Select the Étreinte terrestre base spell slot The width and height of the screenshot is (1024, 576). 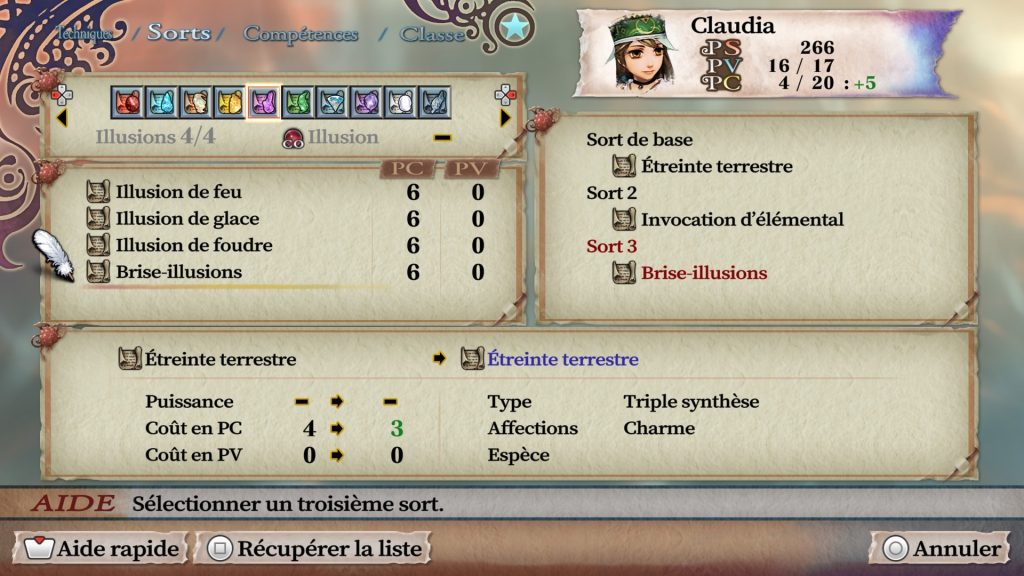[x=716, y=166]
